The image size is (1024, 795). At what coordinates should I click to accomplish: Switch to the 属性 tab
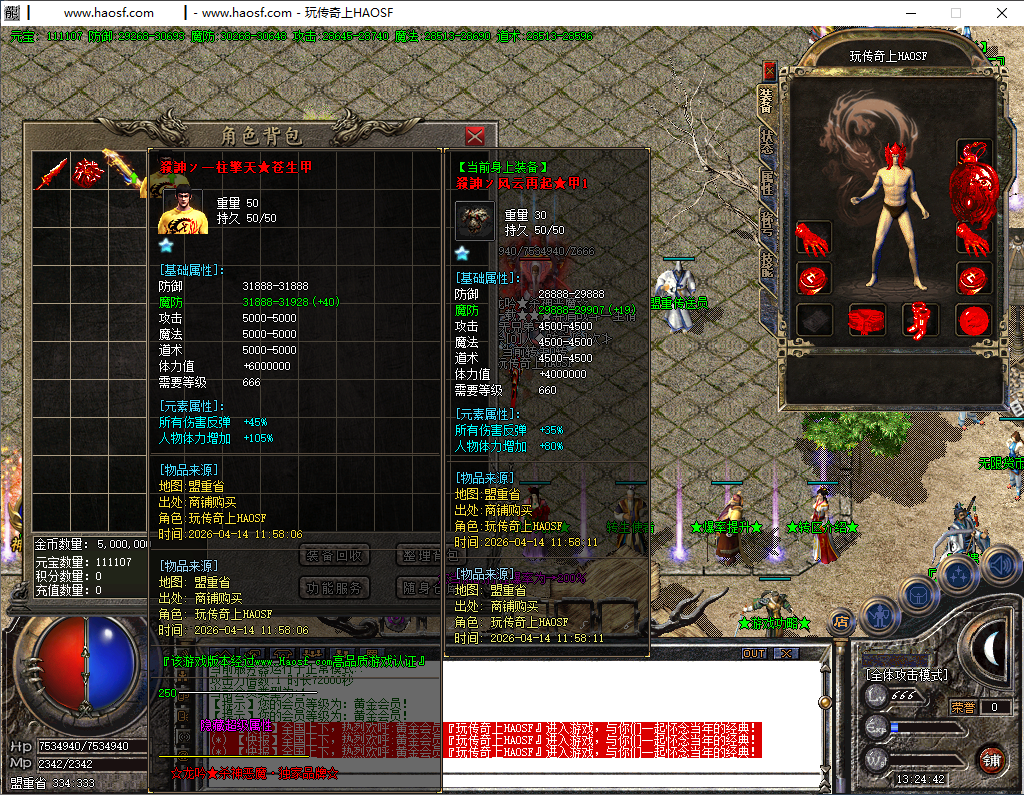pyautogui.click(x=767, y=182)
